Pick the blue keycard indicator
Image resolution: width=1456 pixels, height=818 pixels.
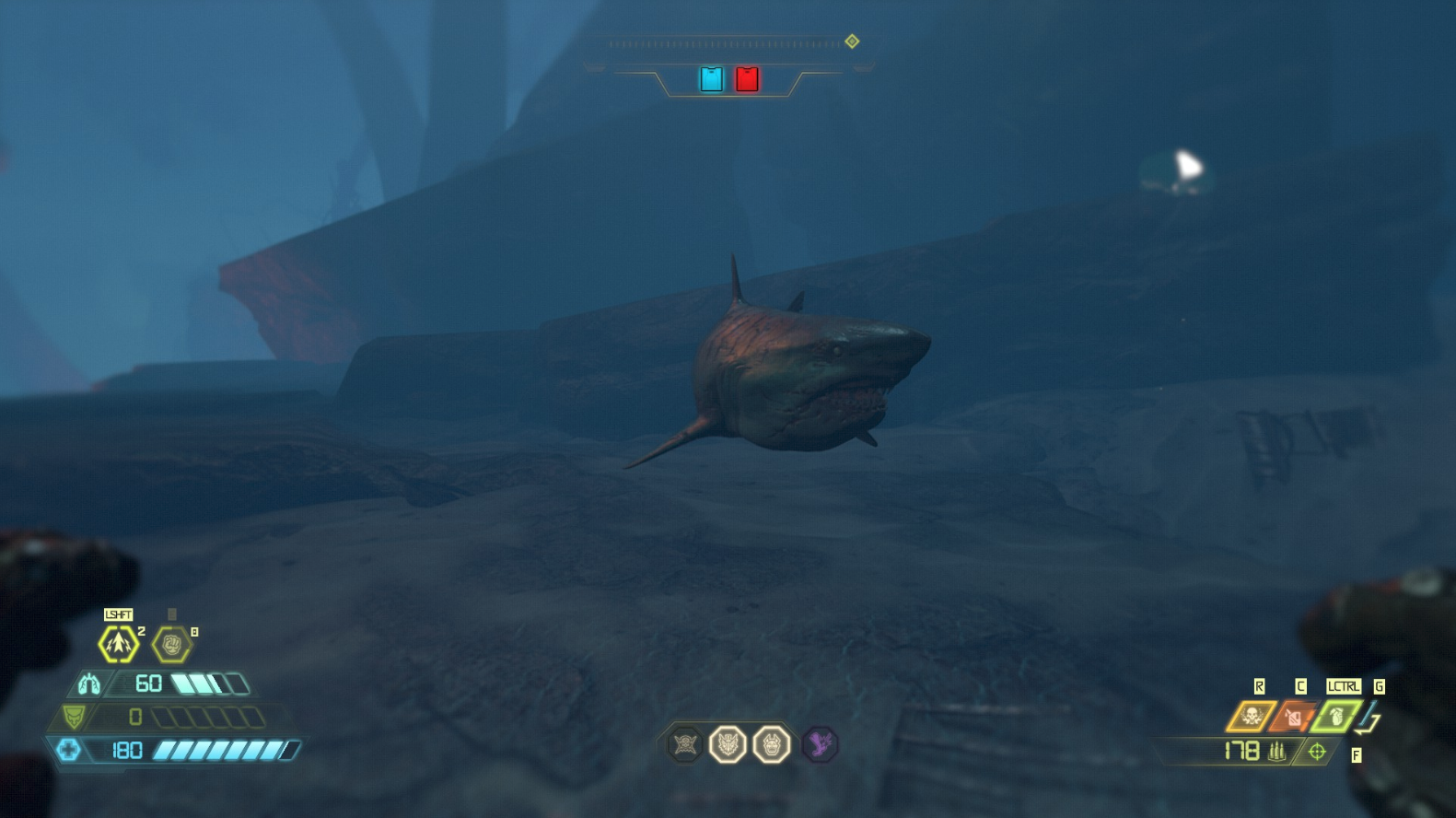pos(711,79)
